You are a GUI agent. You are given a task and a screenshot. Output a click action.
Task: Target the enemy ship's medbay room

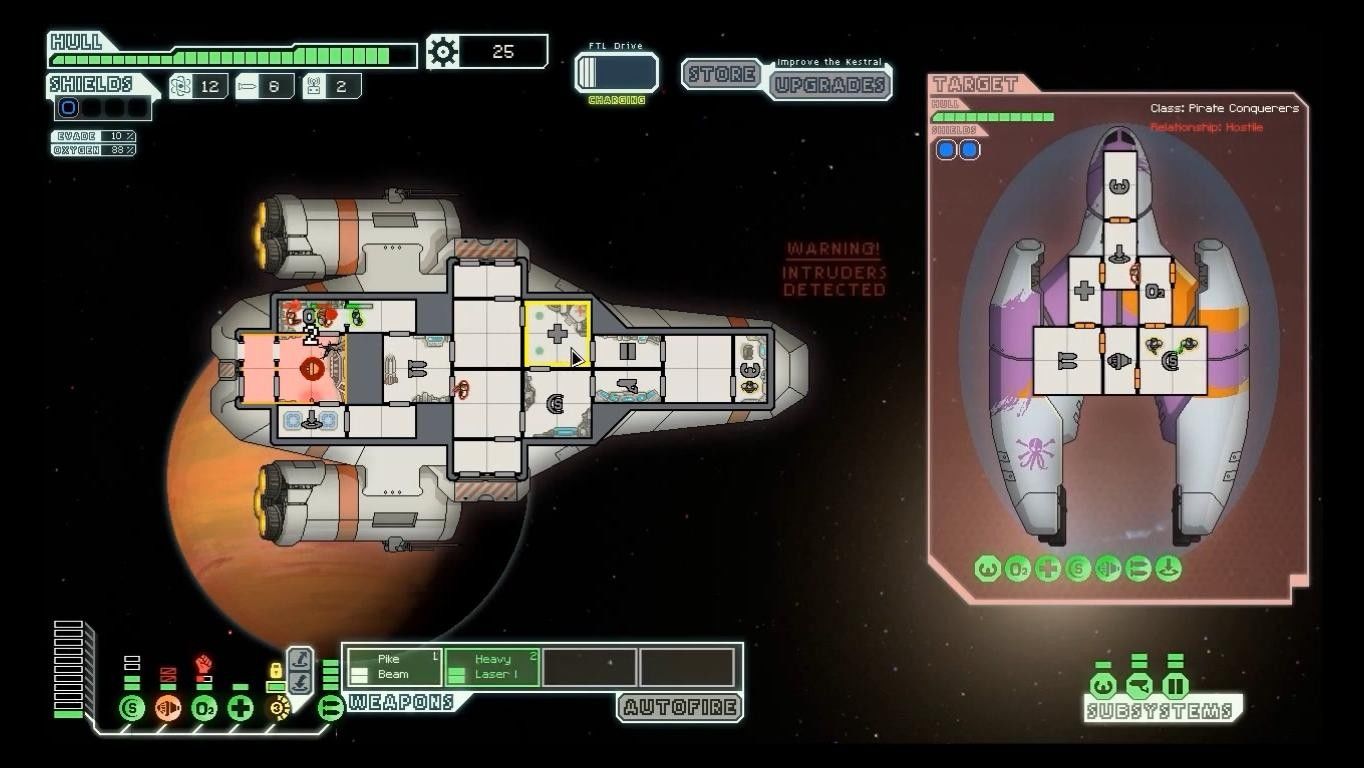(x=1083, y=291)
